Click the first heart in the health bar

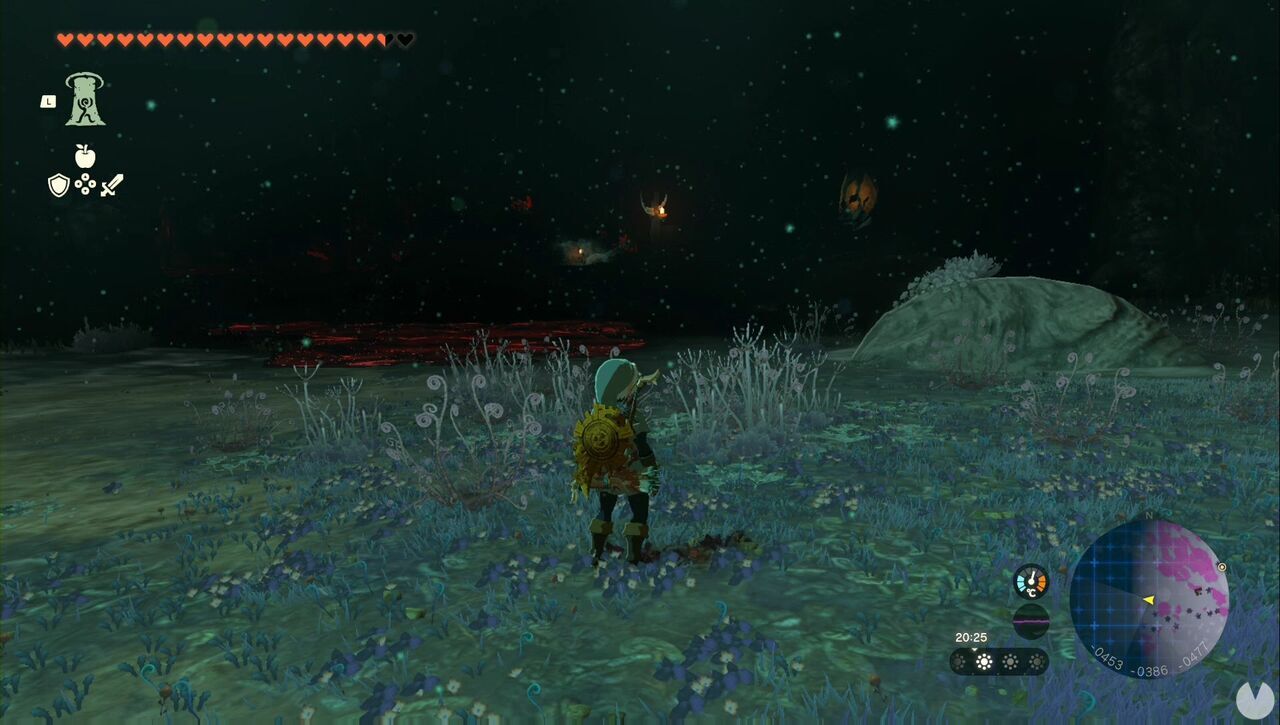point(63,39)
